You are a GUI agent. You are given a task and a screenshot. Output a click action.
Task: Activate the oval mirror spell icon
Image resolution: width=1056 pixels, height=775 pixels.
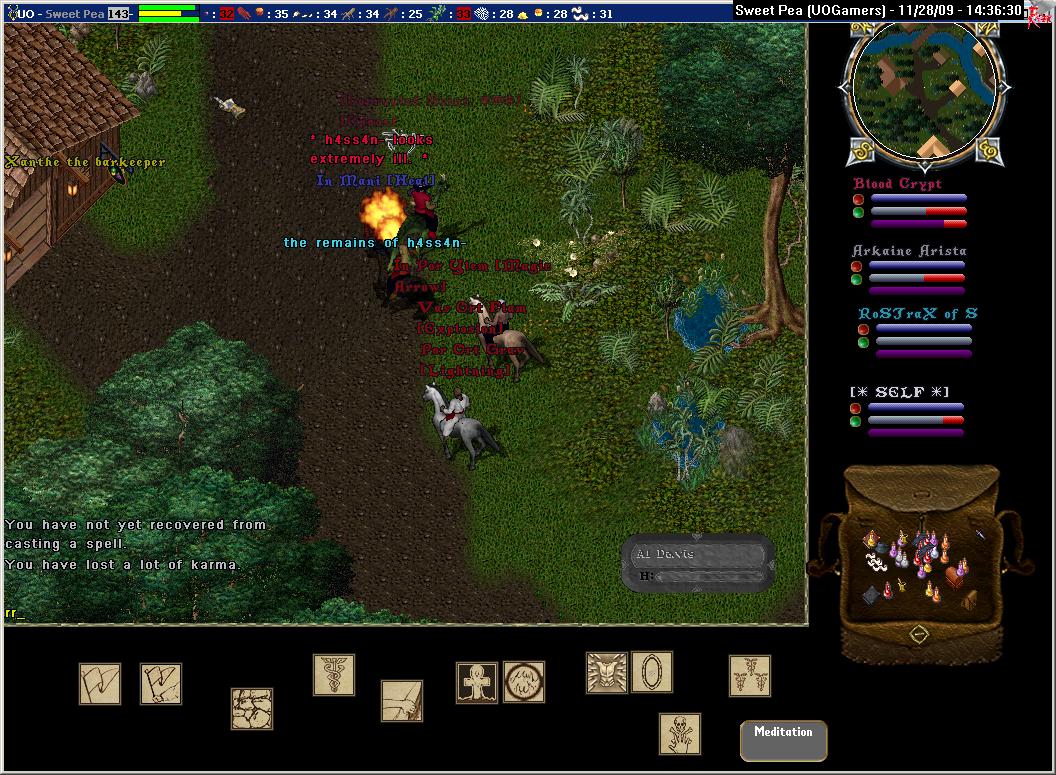(x=651, y=672)
